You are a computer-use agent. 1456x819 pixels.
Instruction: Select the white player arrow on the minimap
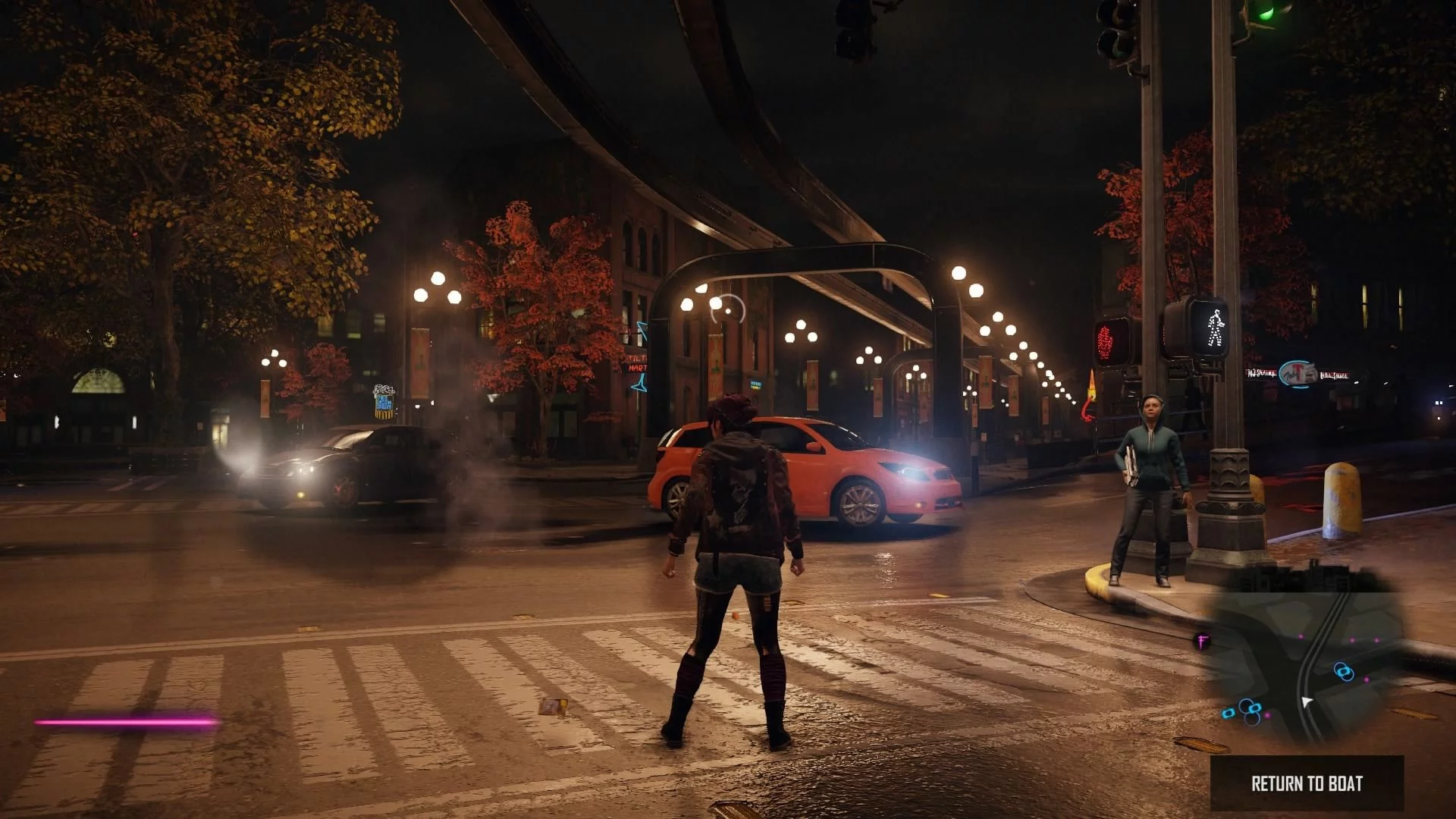1307,701
